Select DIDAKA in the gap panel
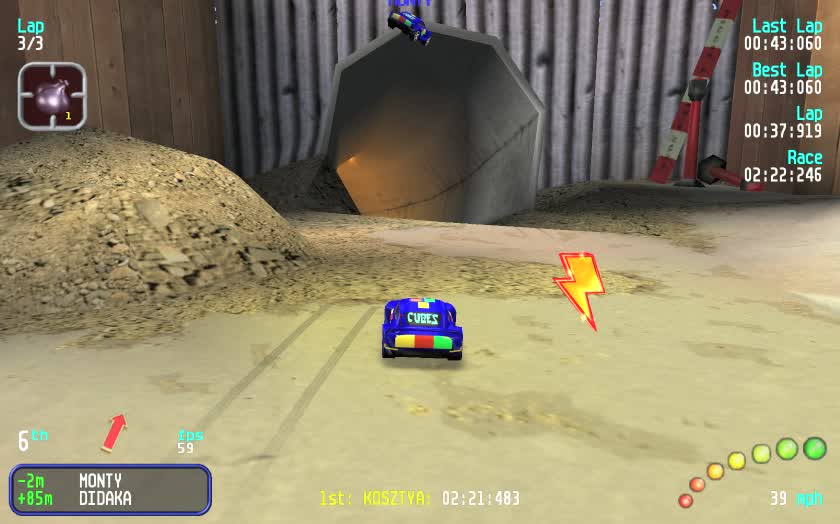Image resolution: width=840 pixels, height=524 pixels. coord(105,498)
